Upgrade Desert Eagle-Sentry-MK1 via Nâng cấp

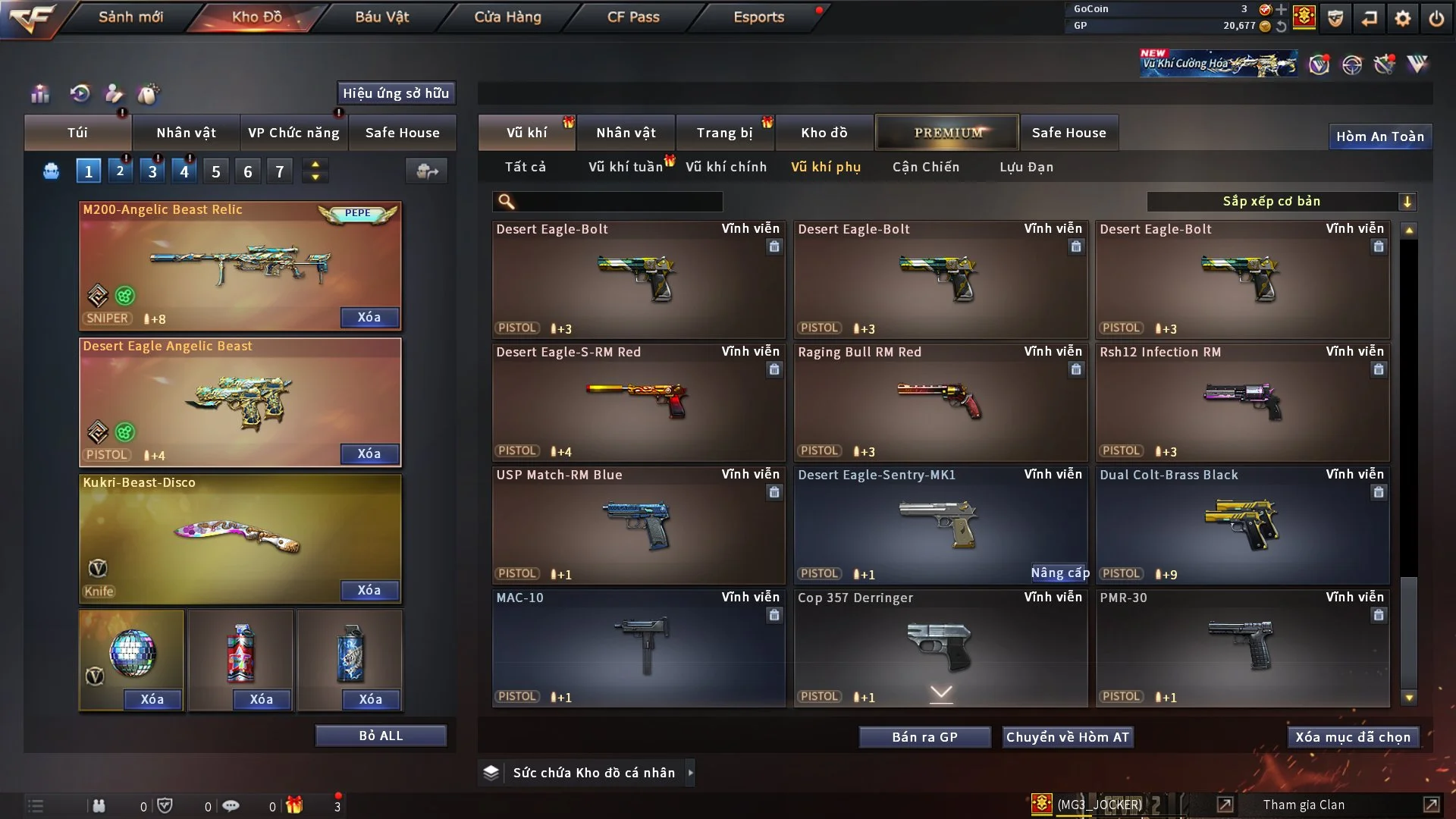[1059, 573]
